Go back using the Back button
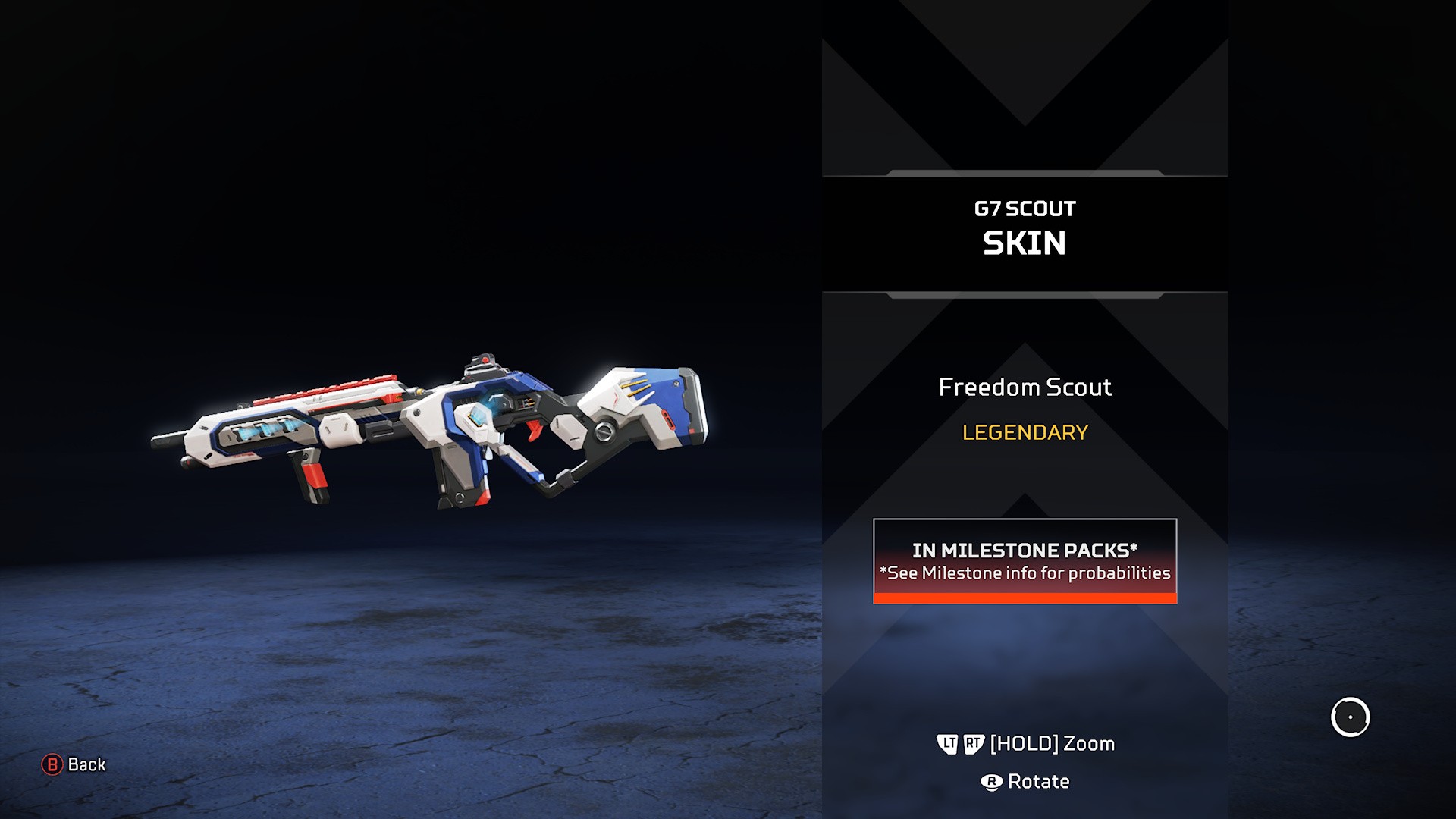 pos(74,764)
